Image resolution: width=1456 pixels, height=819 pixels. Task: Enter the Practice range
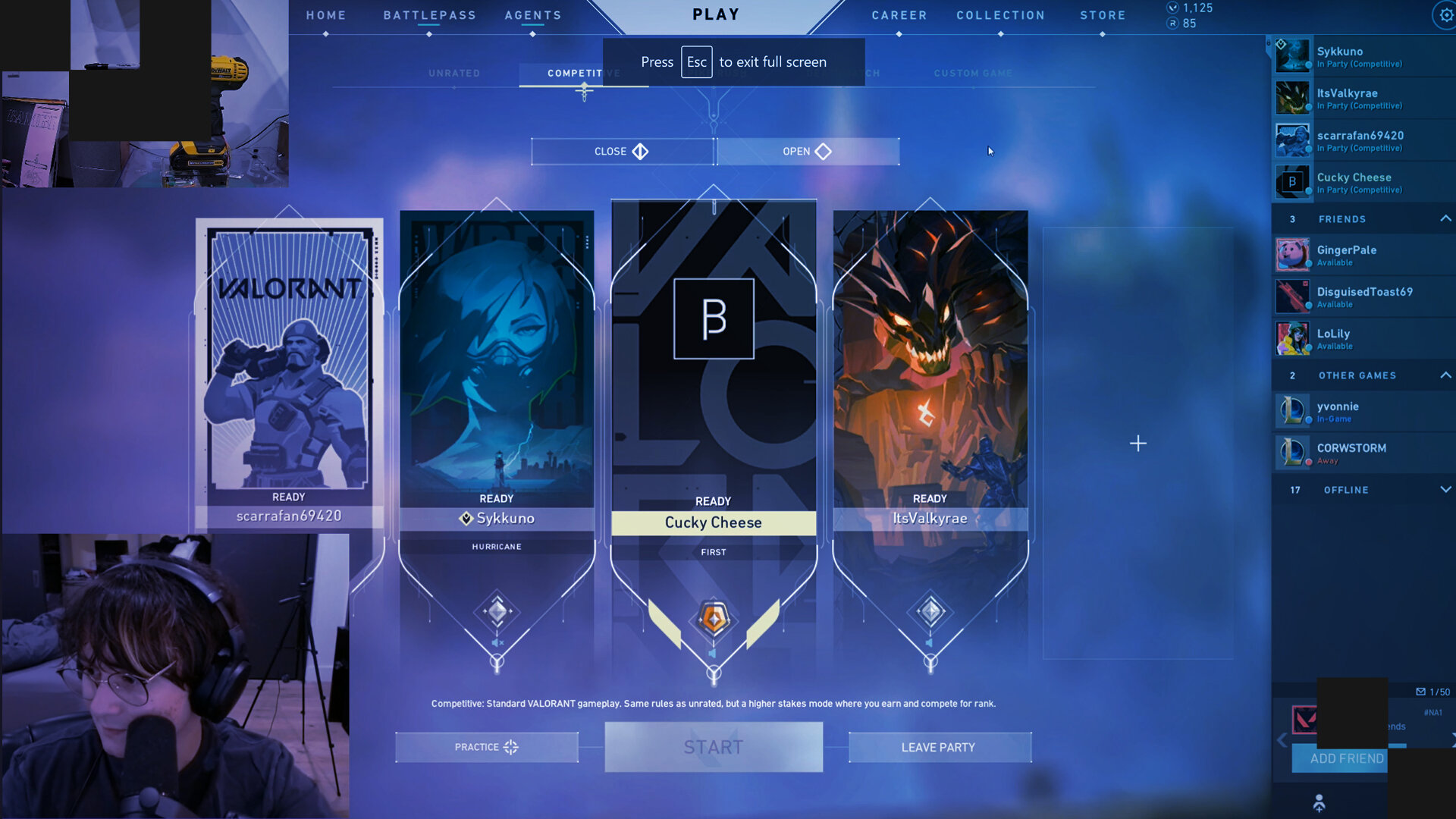pyautogui.click(x=486, y=747)
